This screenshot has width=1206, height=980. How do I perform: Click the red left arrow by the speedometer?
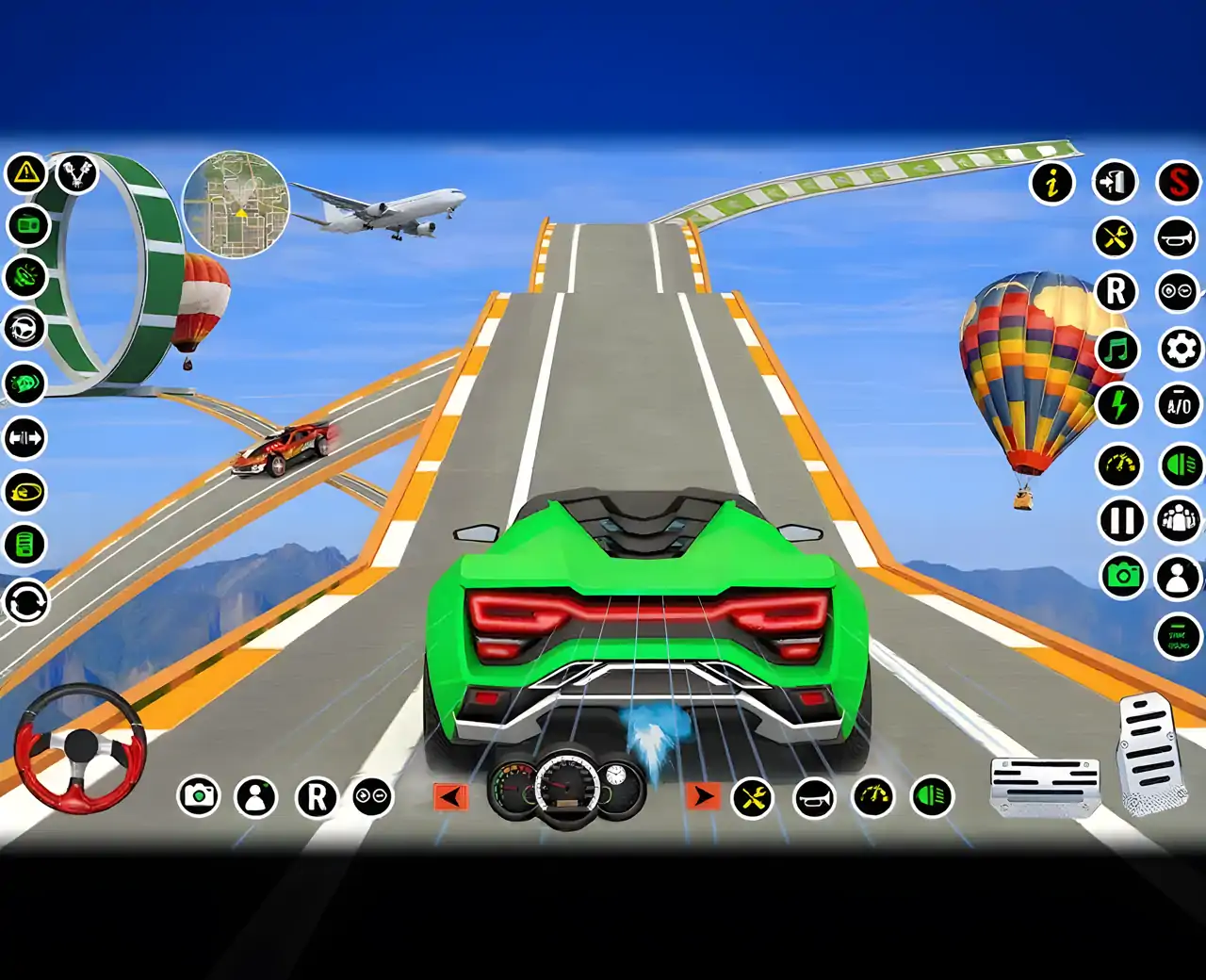pyautogui.click(x=450, y=797)
